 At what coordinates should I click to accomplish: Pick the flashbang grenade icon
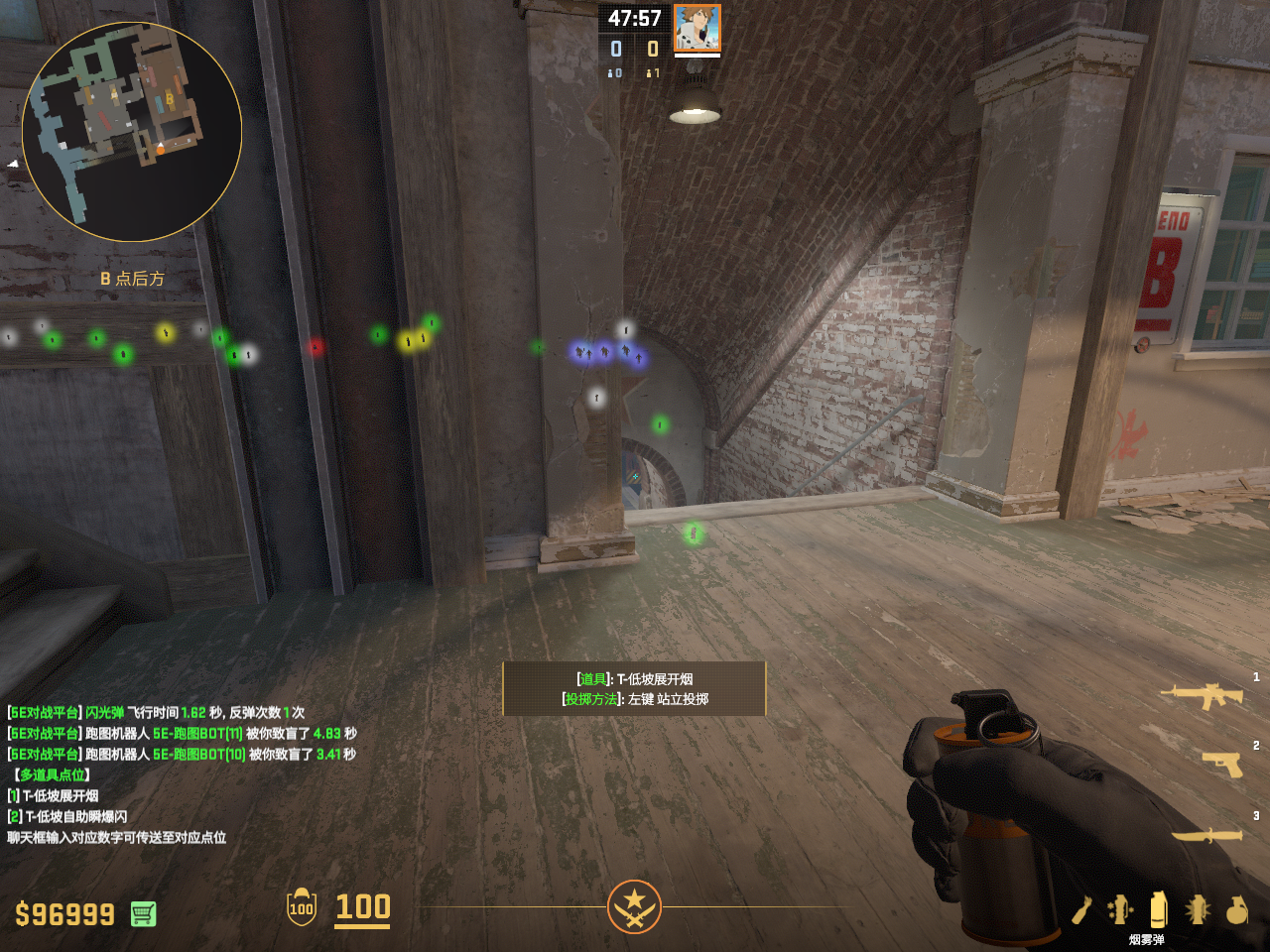click(x=1198, y=908)
